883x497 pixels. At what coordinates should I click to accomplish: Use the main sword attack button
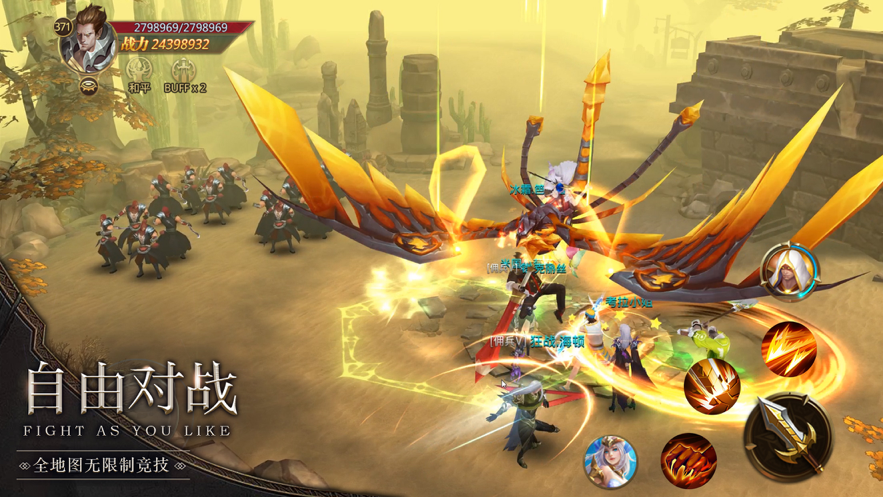pyautogui.click(x=788, y=432)
